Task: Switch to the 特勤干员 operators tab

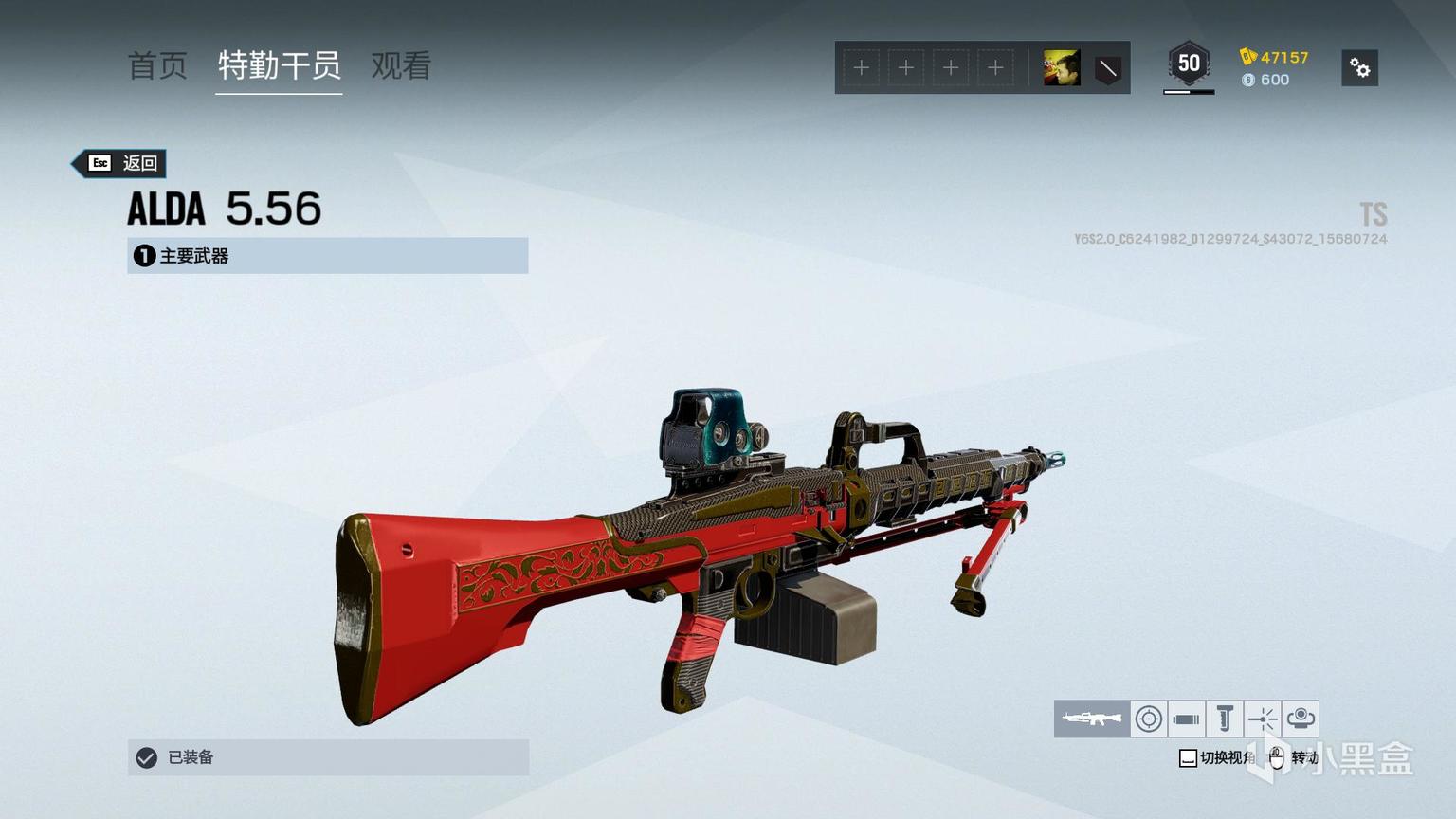Action: [279, 65]
